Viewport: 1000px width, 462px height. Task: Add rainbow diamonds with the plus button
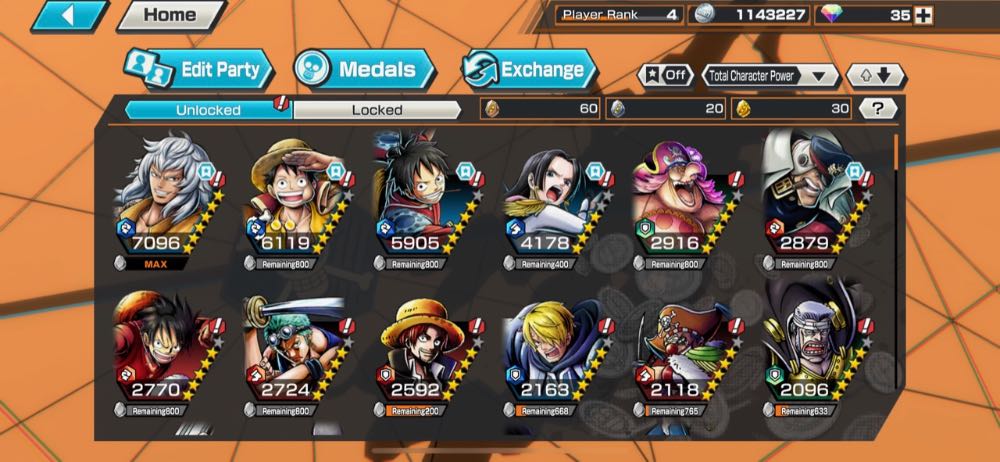click(x=923, y=16)
